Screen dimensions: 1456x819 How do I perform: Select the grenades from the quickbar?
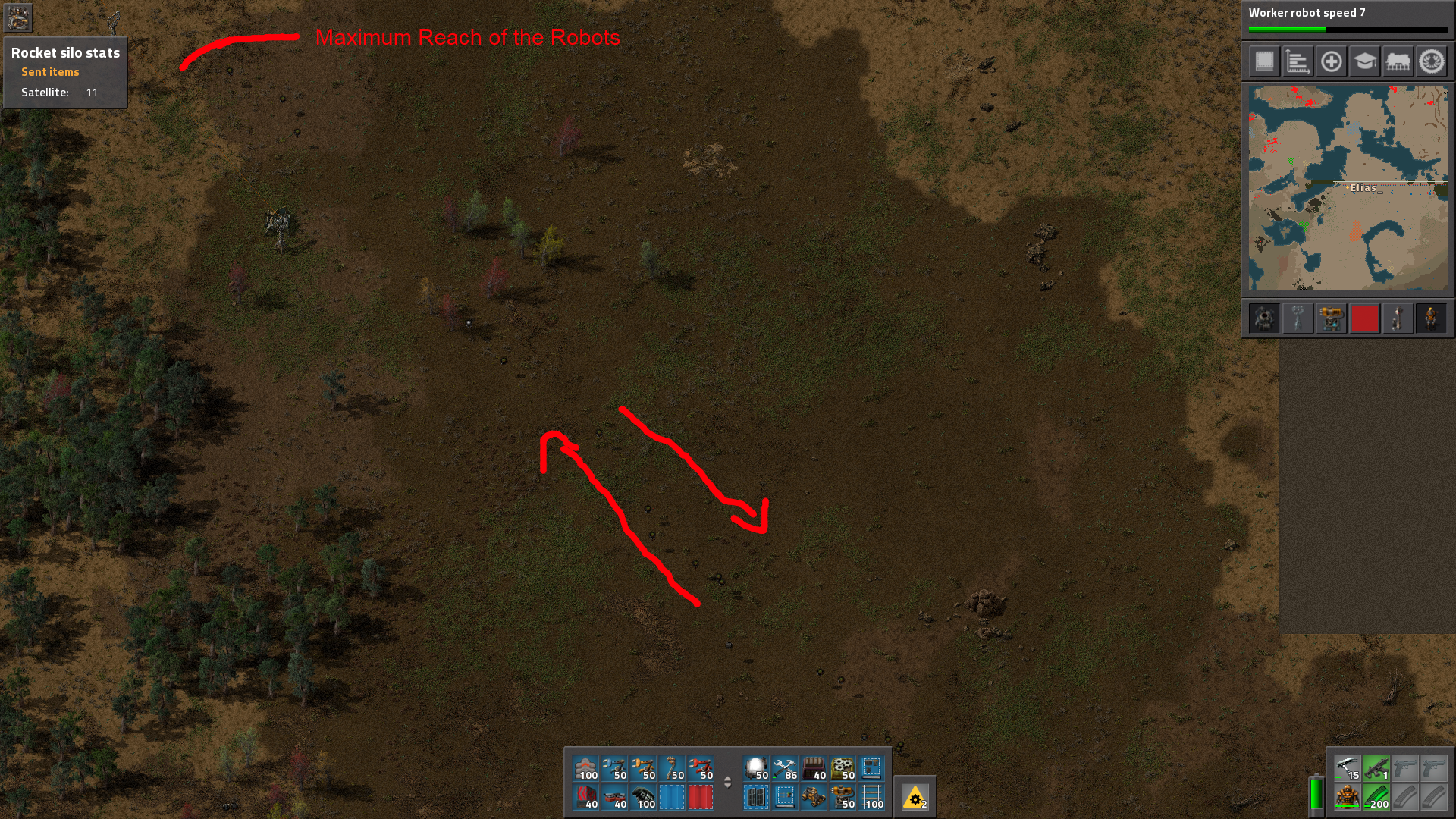pyautogui.click(x=645, y=799)
